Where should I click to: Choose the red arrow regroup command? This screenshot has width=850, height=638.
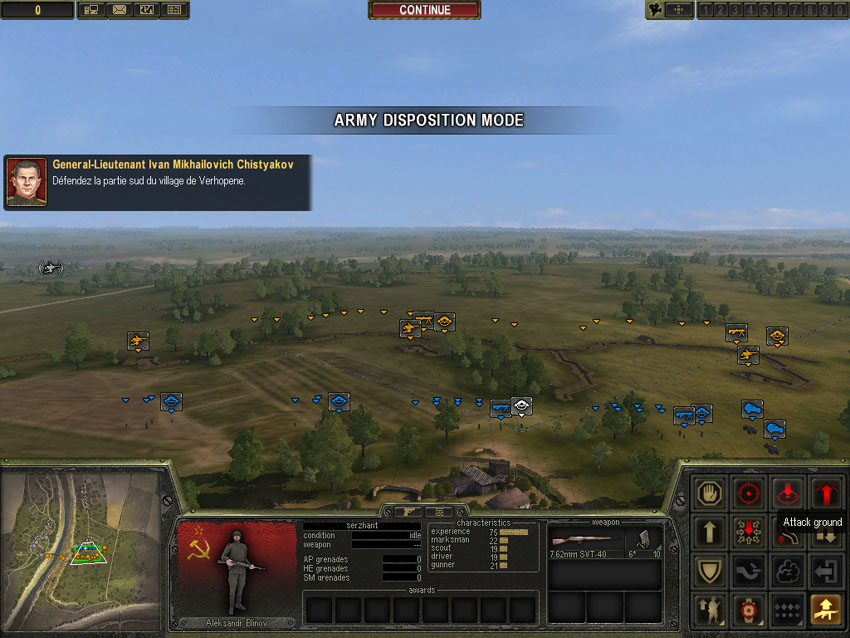tap(747, 532)
